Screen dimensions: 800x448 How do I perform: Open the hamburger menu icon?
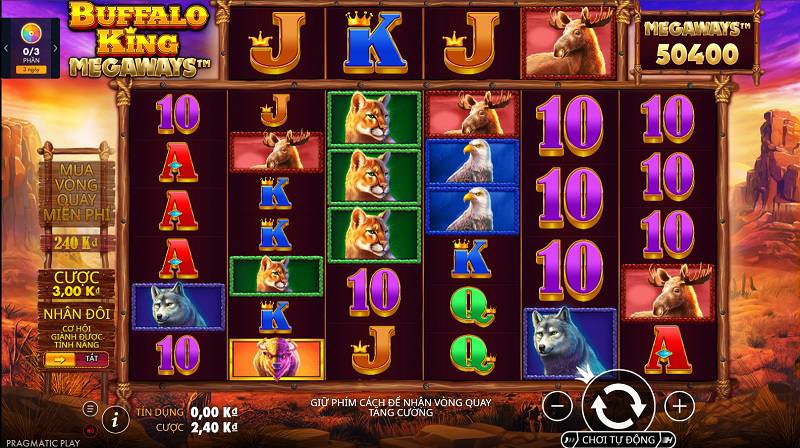point(90,408)
